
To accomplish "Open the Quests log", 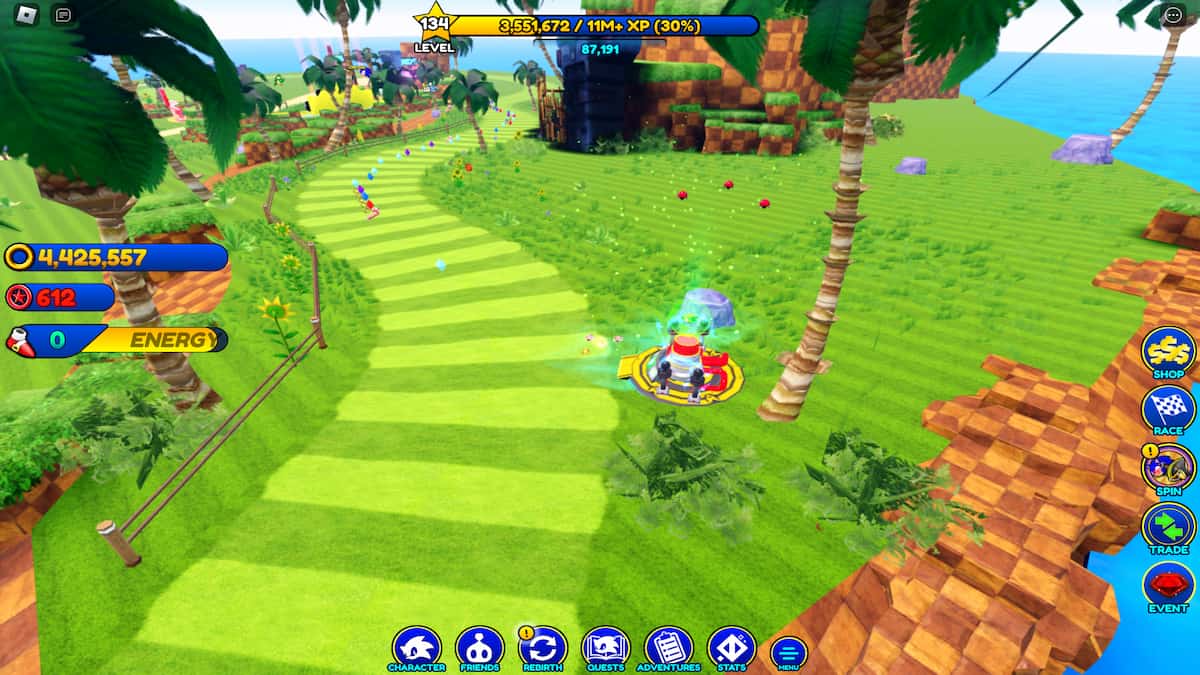I will (x=606, y=648).
